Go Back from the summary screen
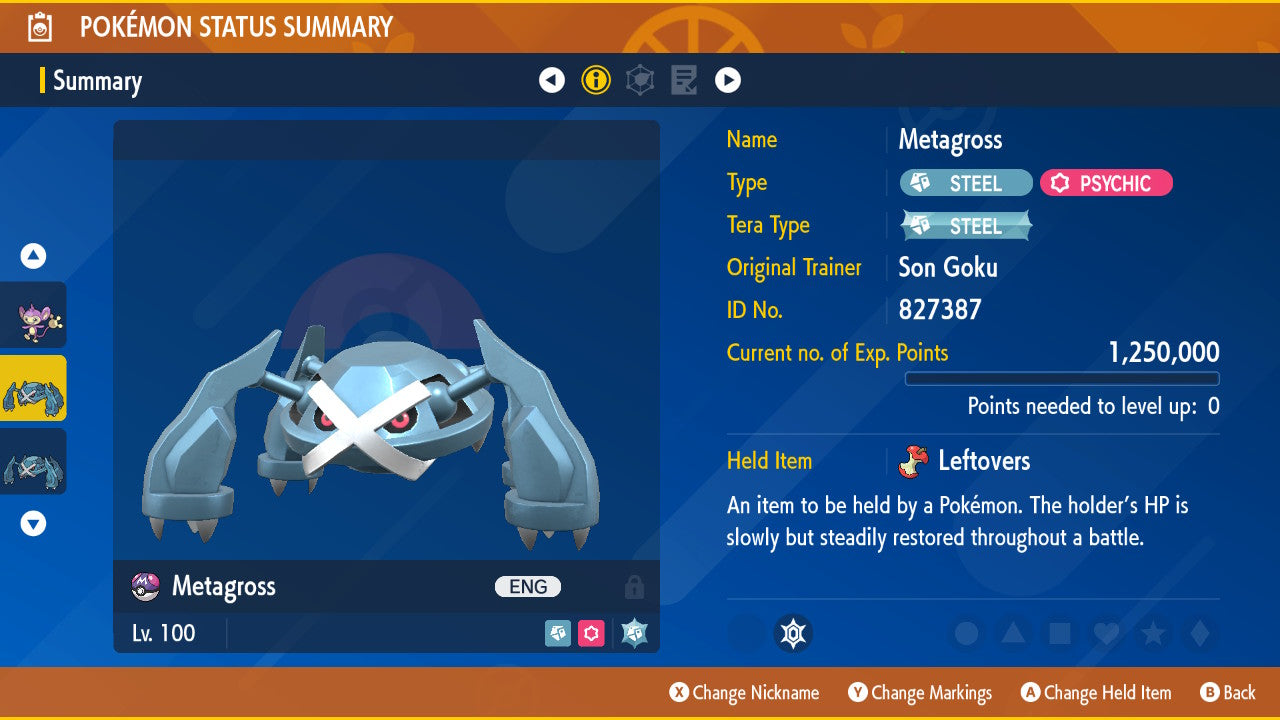Screen dimensions: 1280x720 click(x=1228, y=693)
